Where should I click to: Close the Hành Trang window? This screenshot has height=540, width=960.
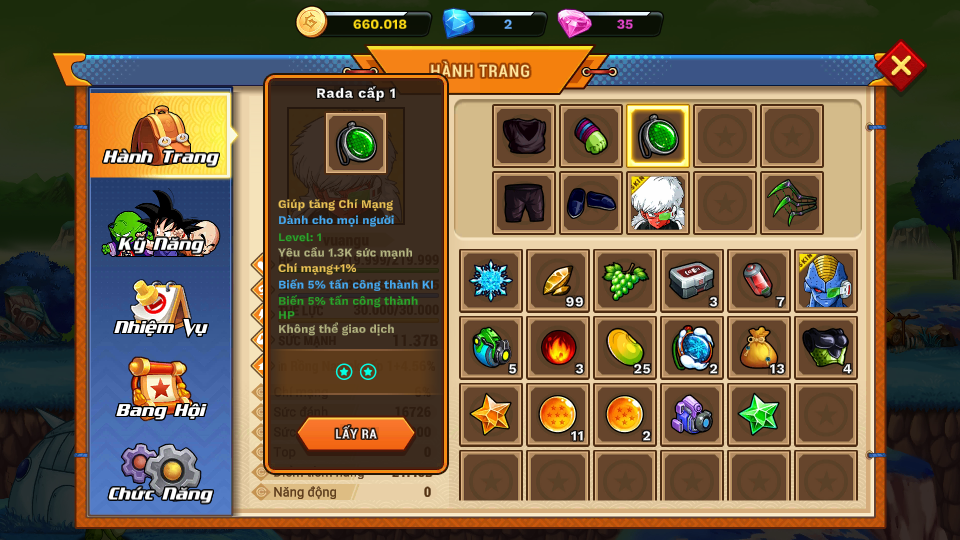click(900, 66)
